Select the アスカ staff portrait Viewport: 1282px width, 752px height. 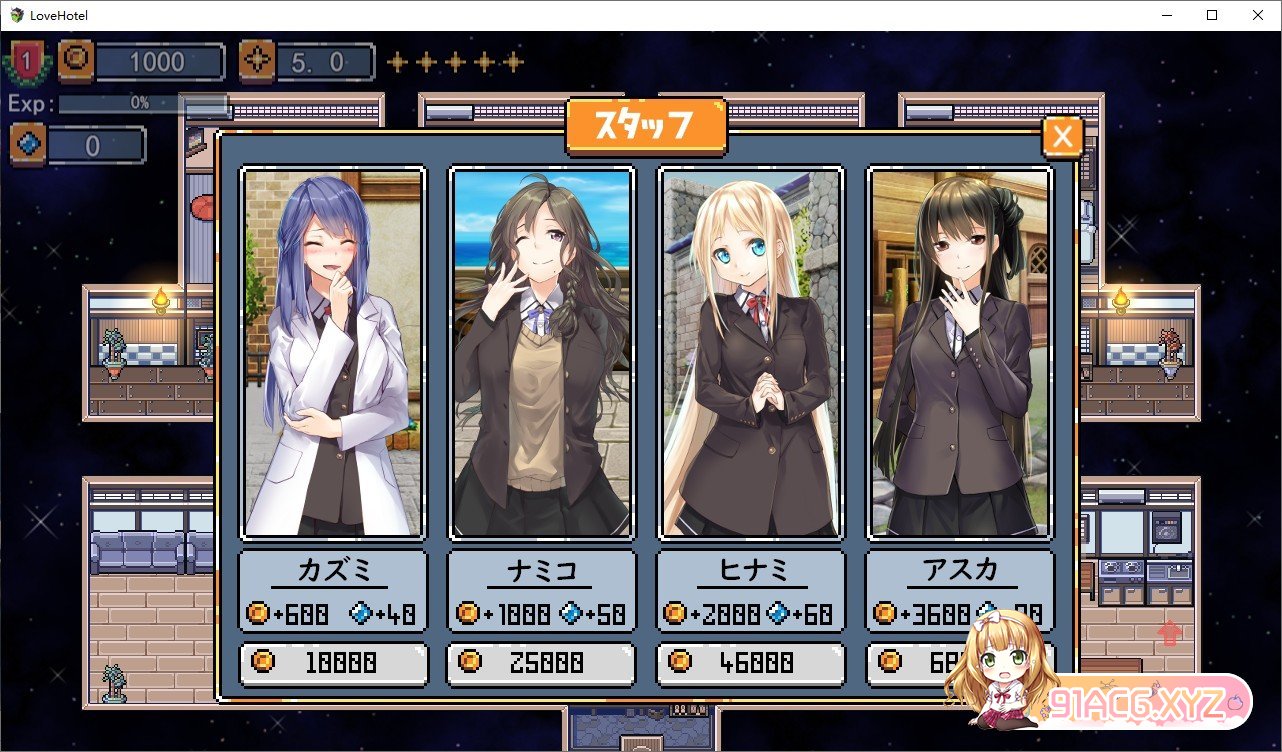[960, 353]
